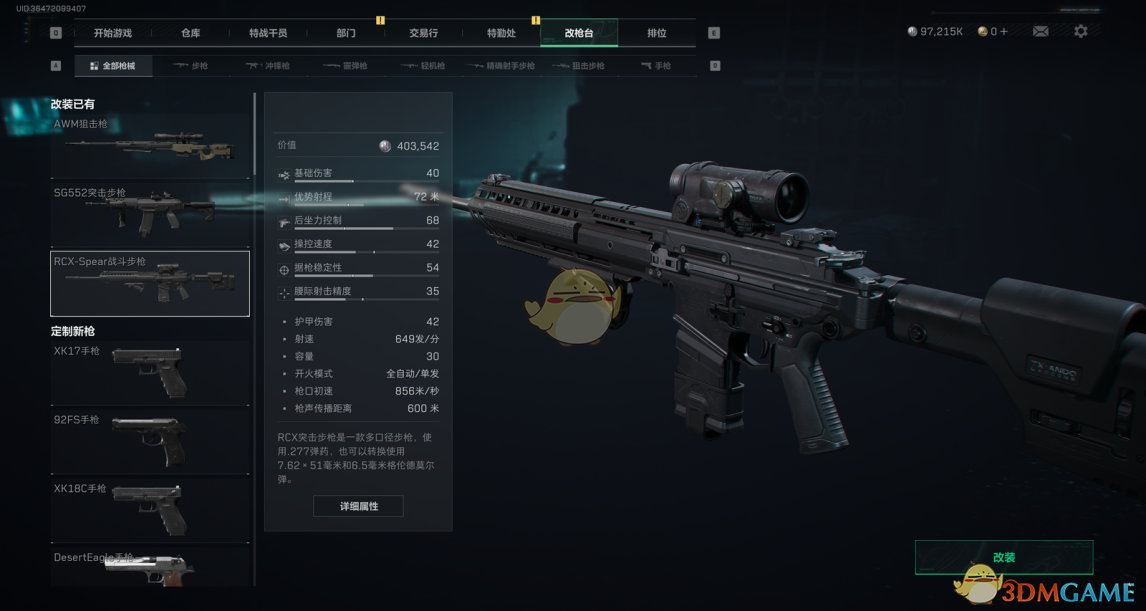Choose the 92FS手枪 entry
This screenshot has height=611, width=1146.
pyautogui.click(x=150, y=440)
